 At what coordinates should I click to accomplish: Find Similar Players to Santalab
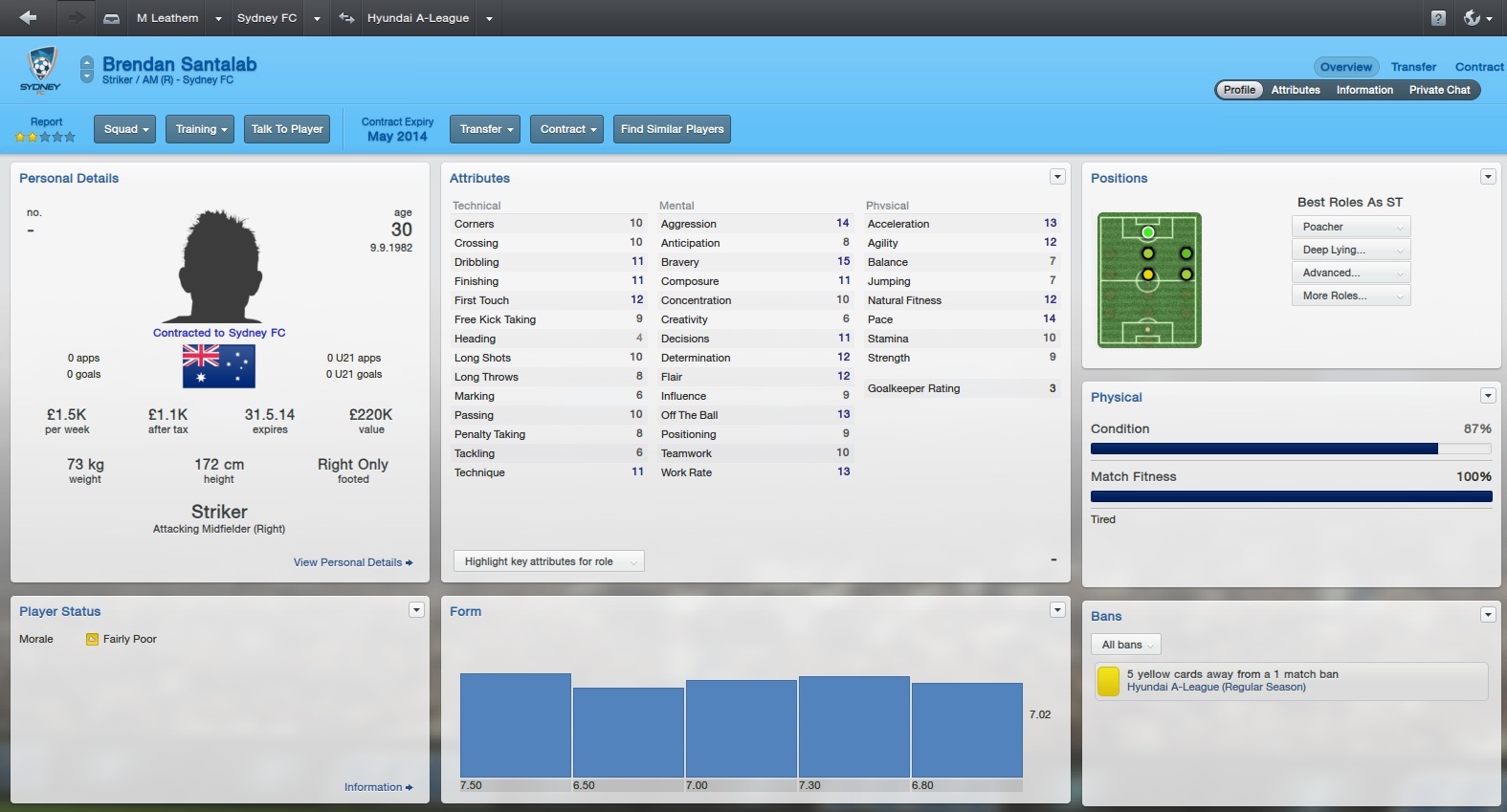(672, 129)
